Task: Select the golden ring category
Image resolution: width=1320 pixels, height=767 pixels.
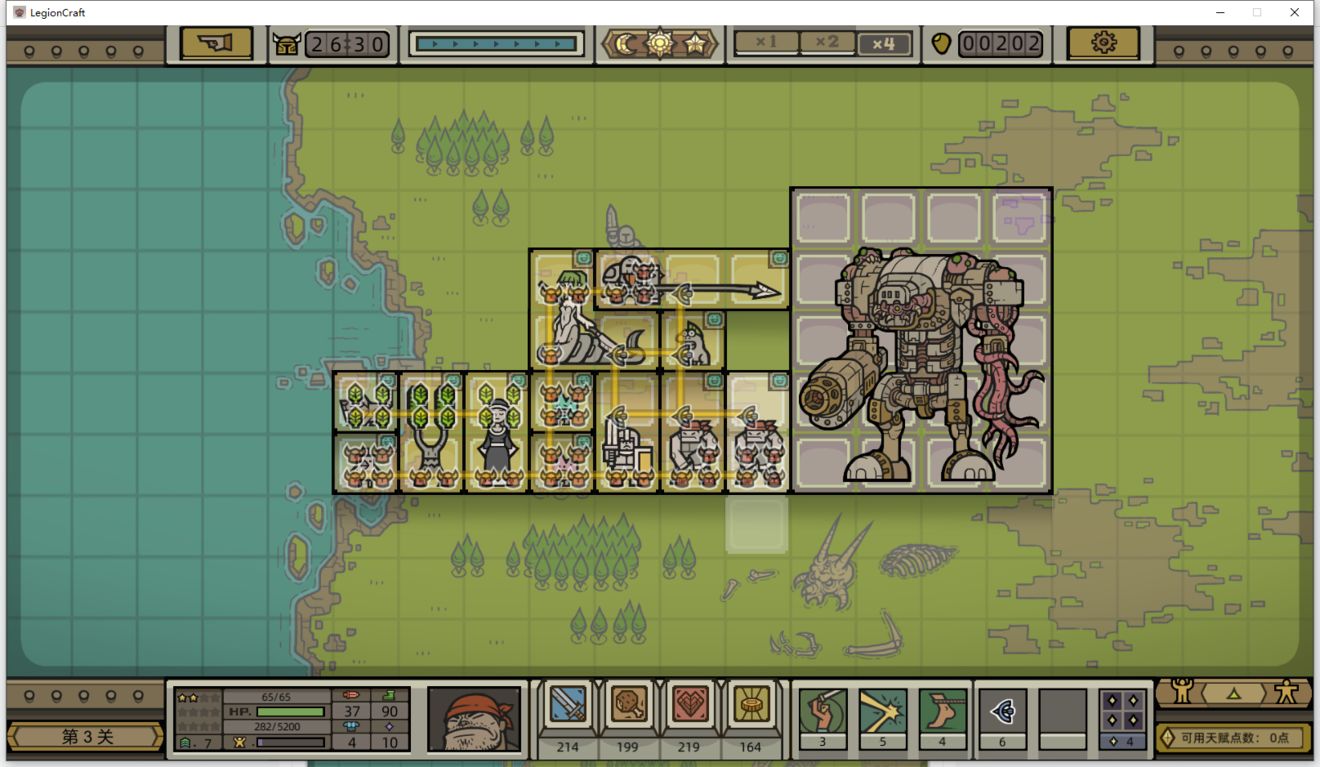Action: click(x=750, y=706)
